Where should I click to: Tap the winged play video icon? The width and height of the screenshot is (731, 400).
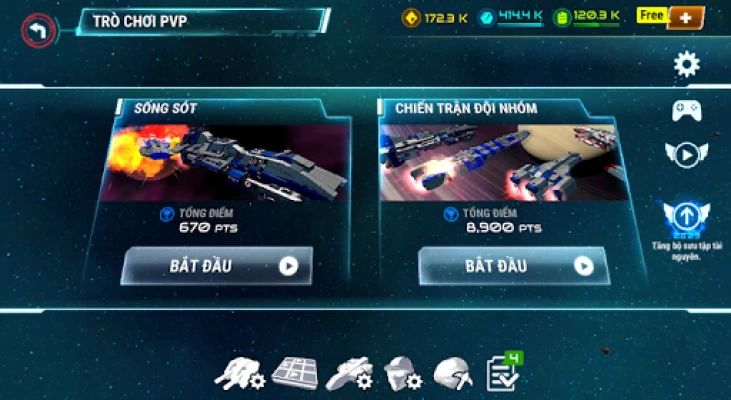pos(686,155)
